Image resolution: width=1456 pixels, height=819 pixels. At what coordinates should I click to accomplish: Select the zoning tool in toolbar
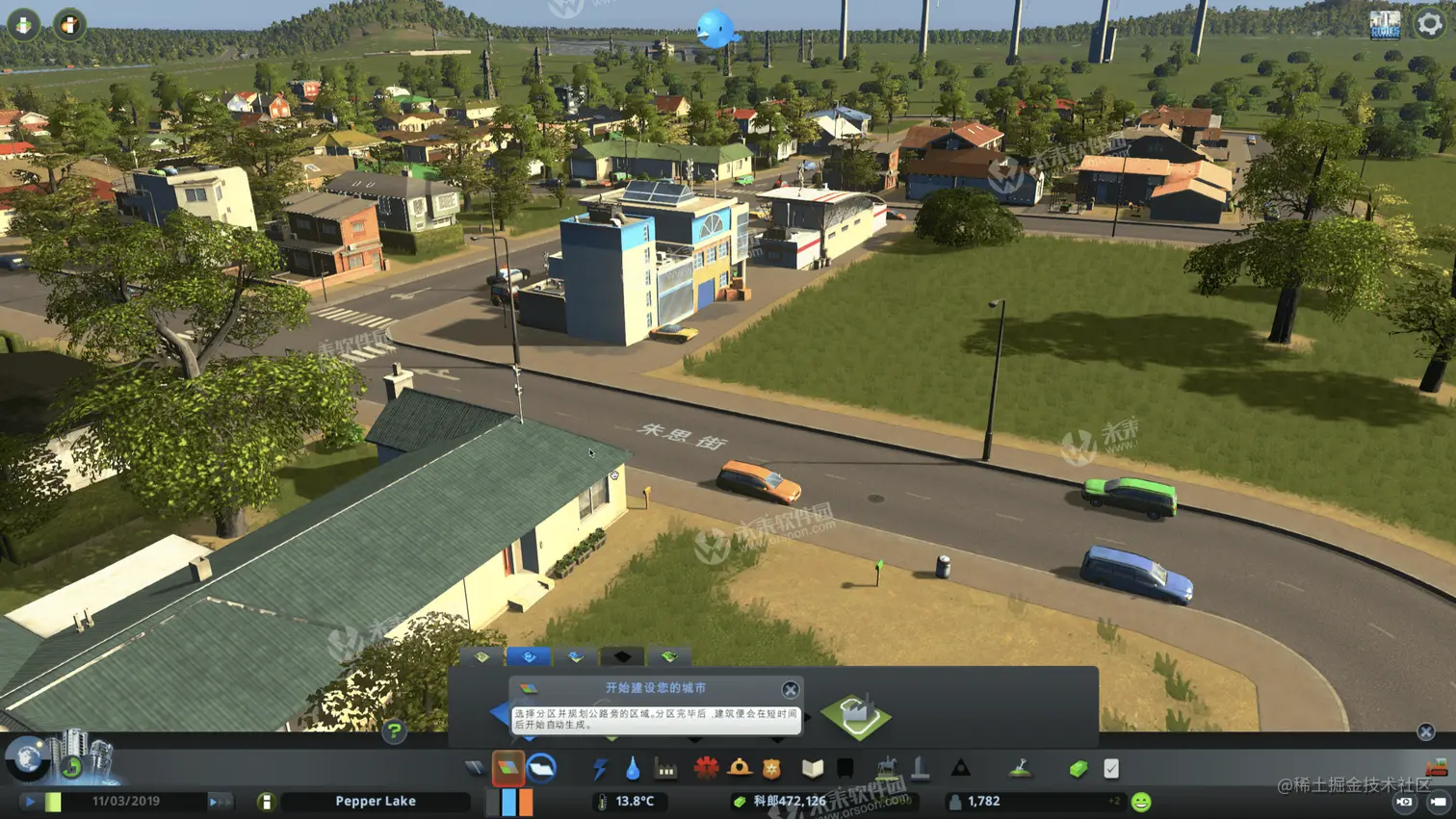pos(507,768)
